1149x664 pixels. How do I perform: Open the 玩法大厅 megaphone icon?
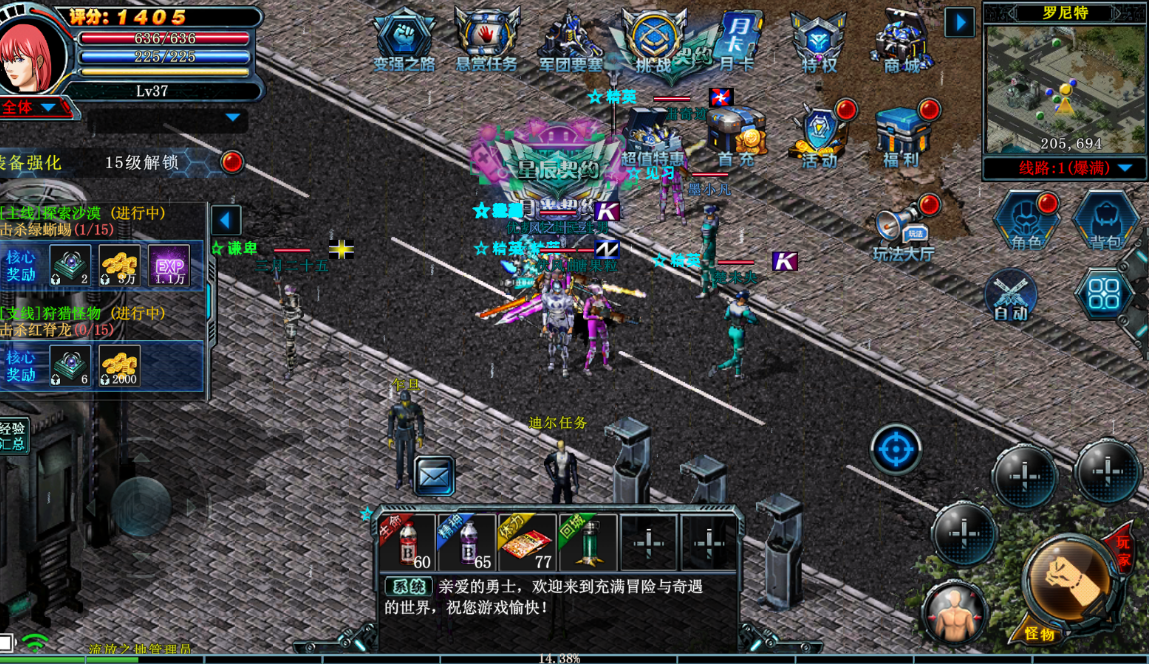pyautogui.click(x=903, y=231)
